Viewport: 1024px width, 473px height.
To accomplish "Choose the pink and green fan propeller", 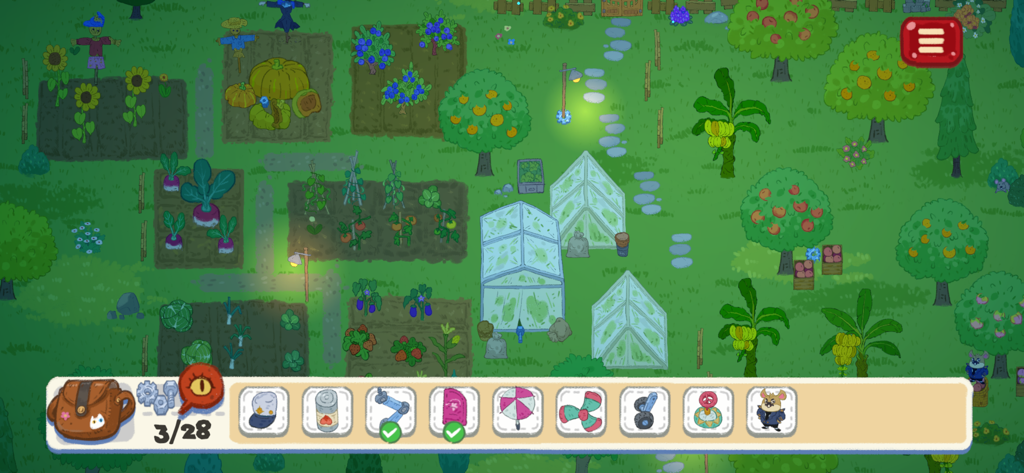I will tap(581, 411).
